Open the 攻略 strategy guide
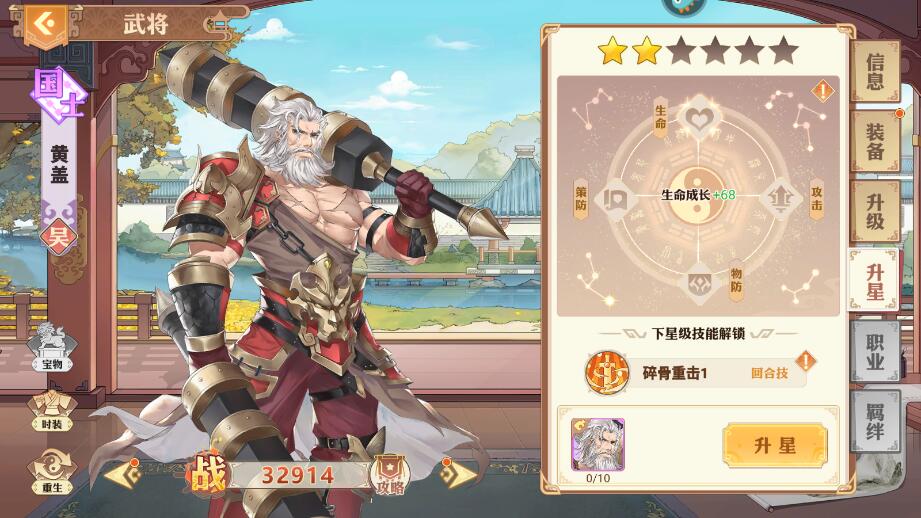The width and height of the screenshot is (921, 518). [x=389, y=473]
